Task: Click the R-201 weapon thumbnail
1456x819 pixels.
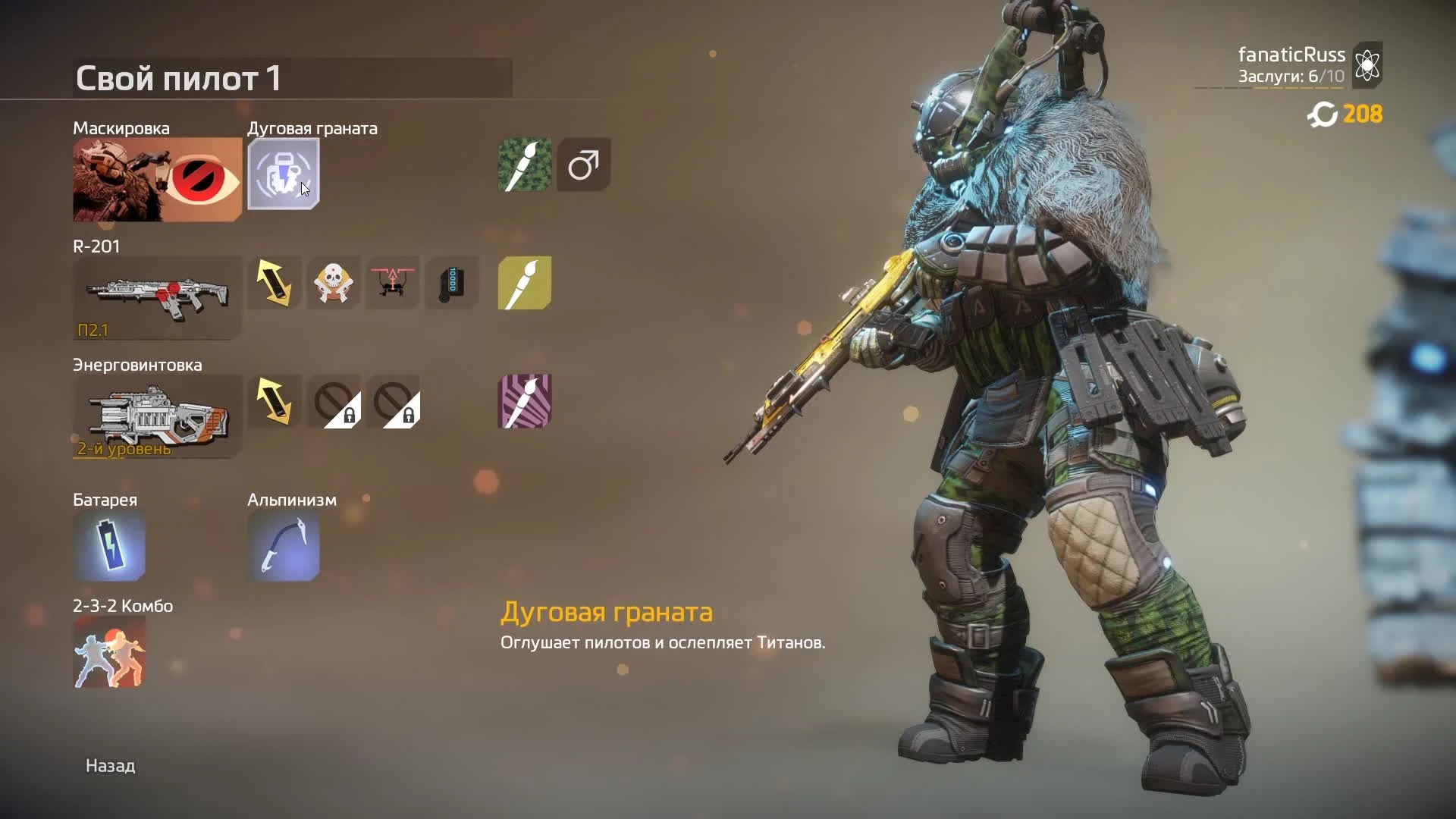Action: pos(155,296)
